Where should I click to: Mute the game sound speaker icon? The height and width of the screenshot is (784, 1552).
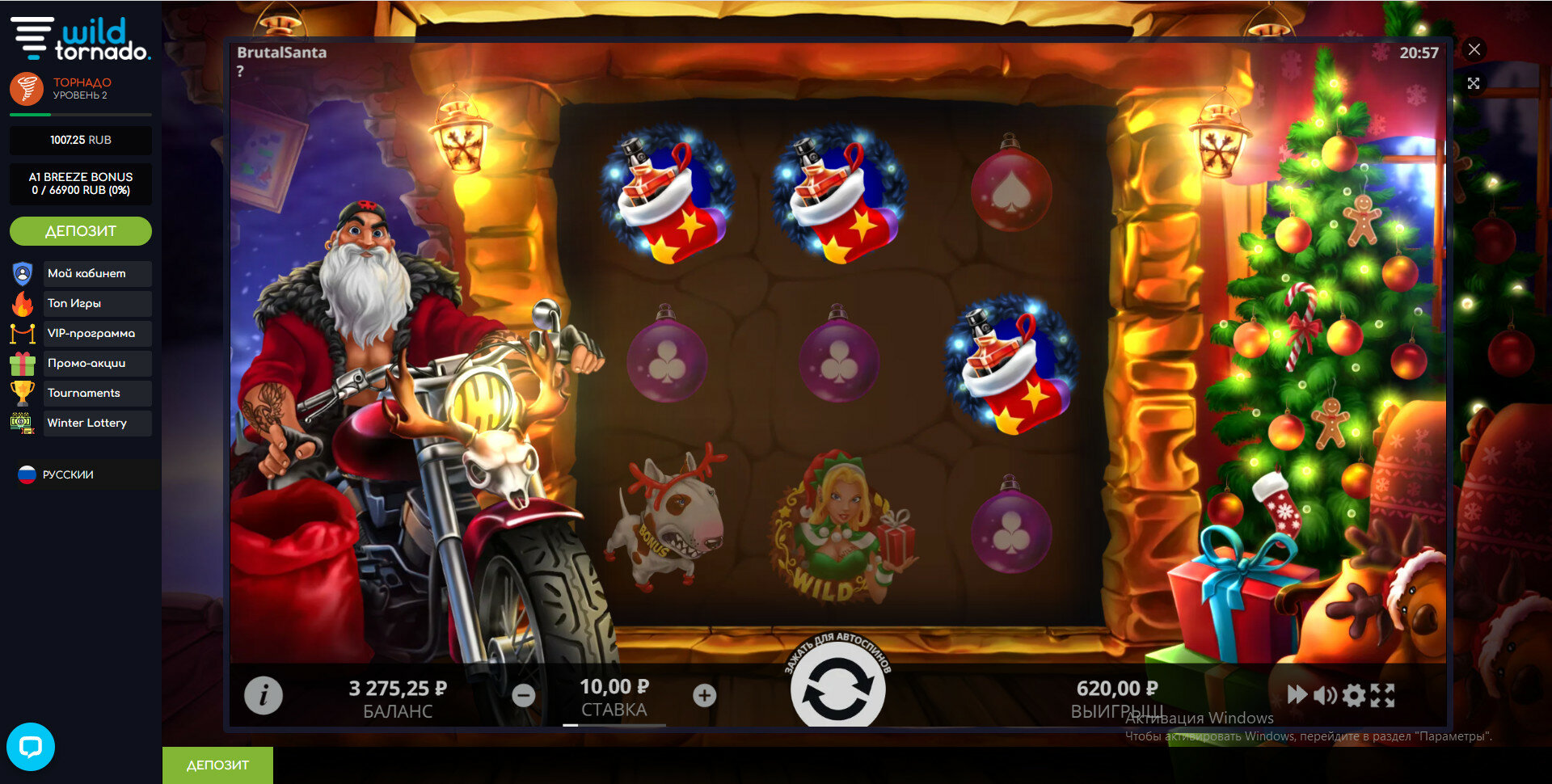coord(1325,695)
